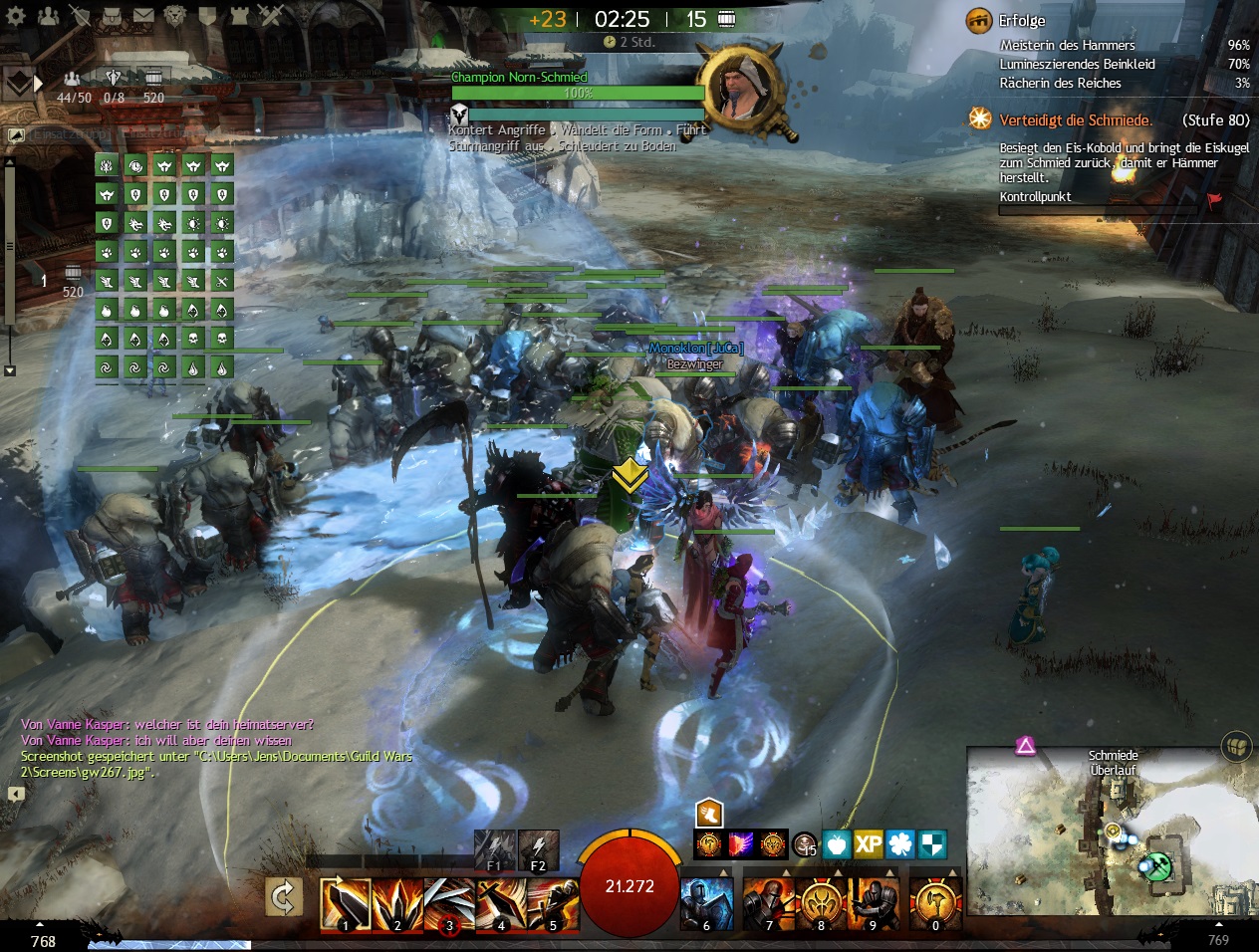Open the Black Lion trading post lion icon
Image resolution: width=1259 pixels, height=952 pixels.
click(176, 16)
